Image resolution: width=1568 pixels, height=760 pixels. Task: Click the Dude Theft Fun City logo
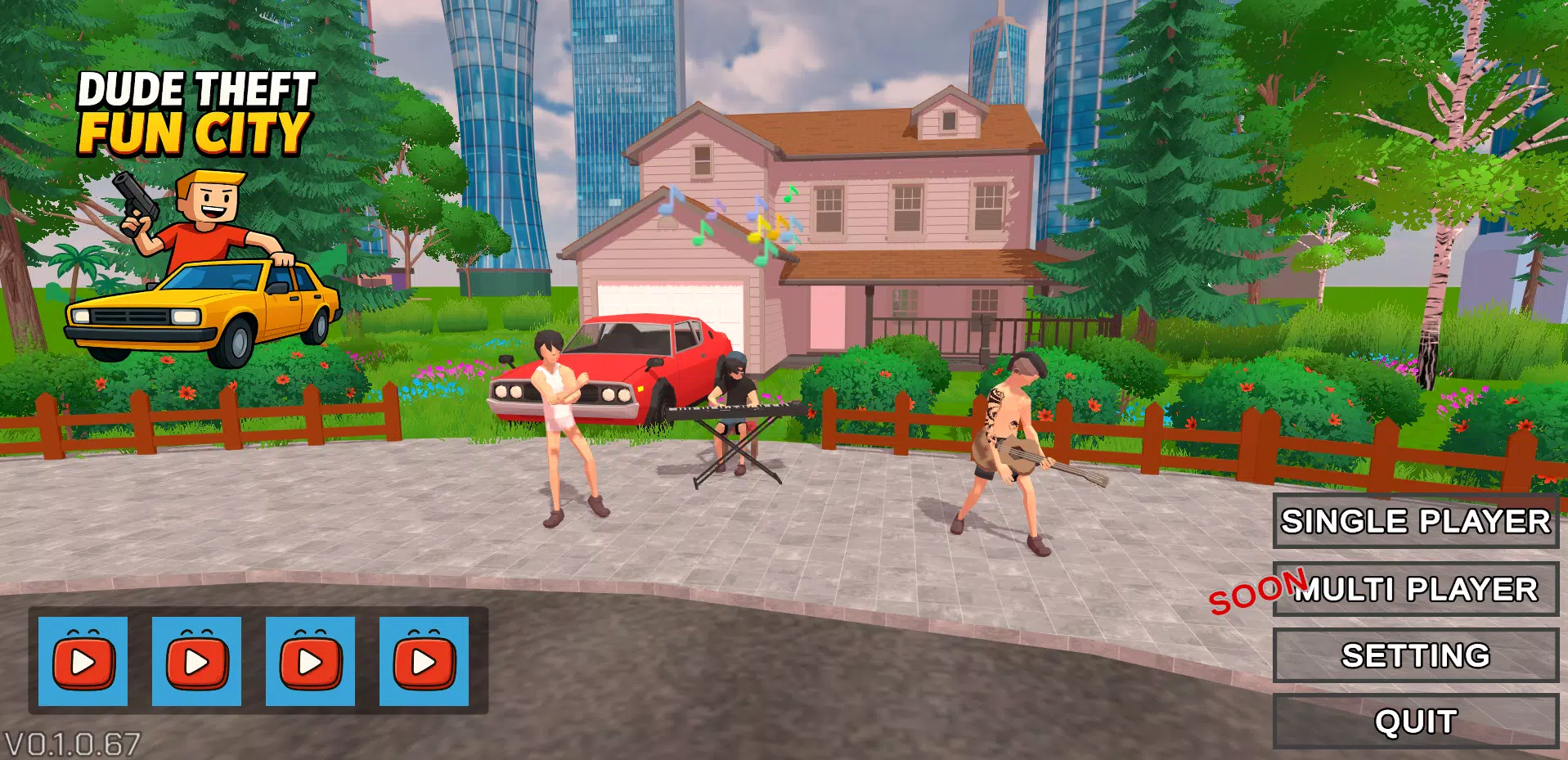pyautogui.click(x=196, y=110)
